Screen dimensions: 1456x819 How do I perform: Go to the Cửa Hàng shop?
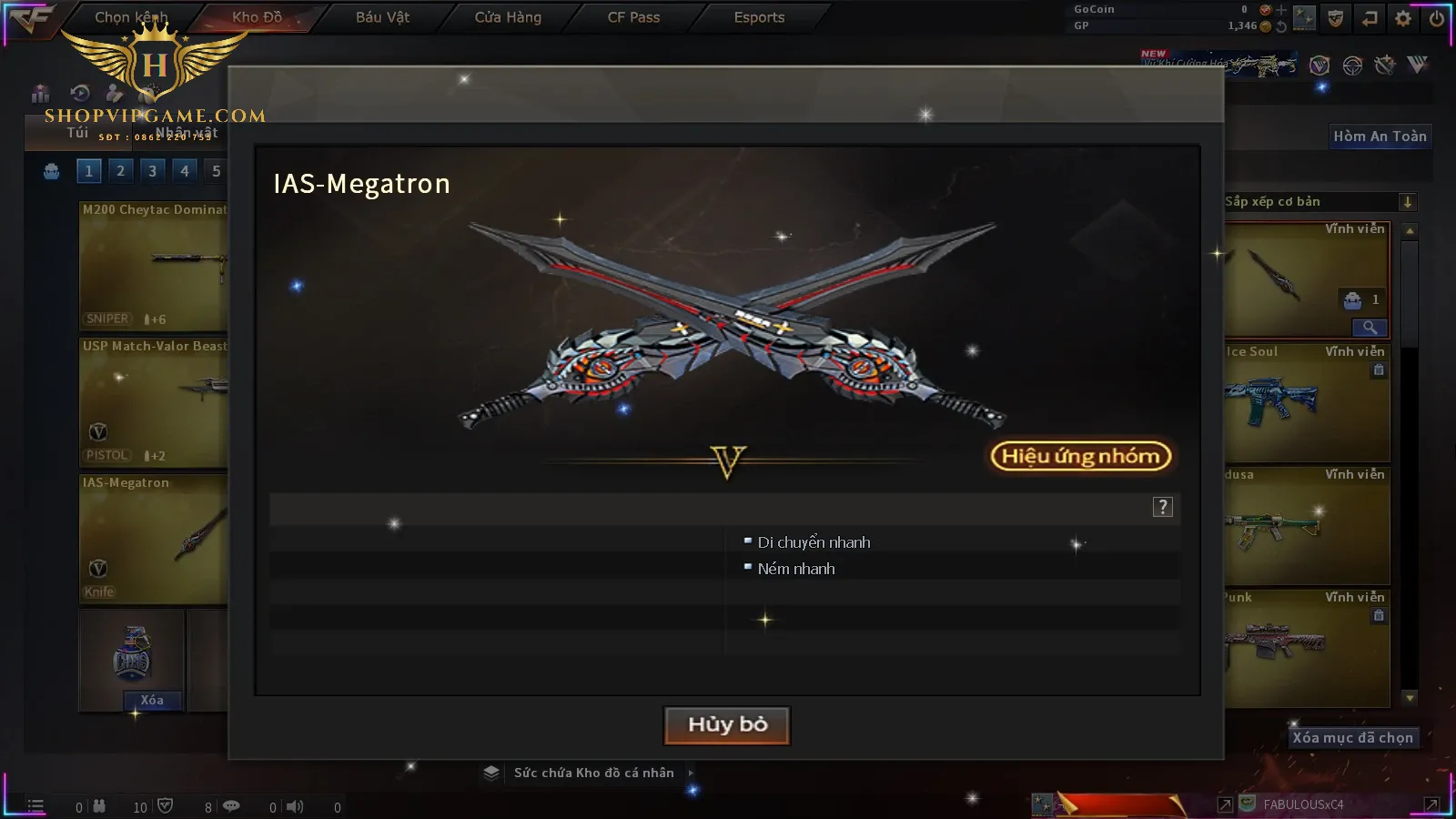[x=508, y=17]
